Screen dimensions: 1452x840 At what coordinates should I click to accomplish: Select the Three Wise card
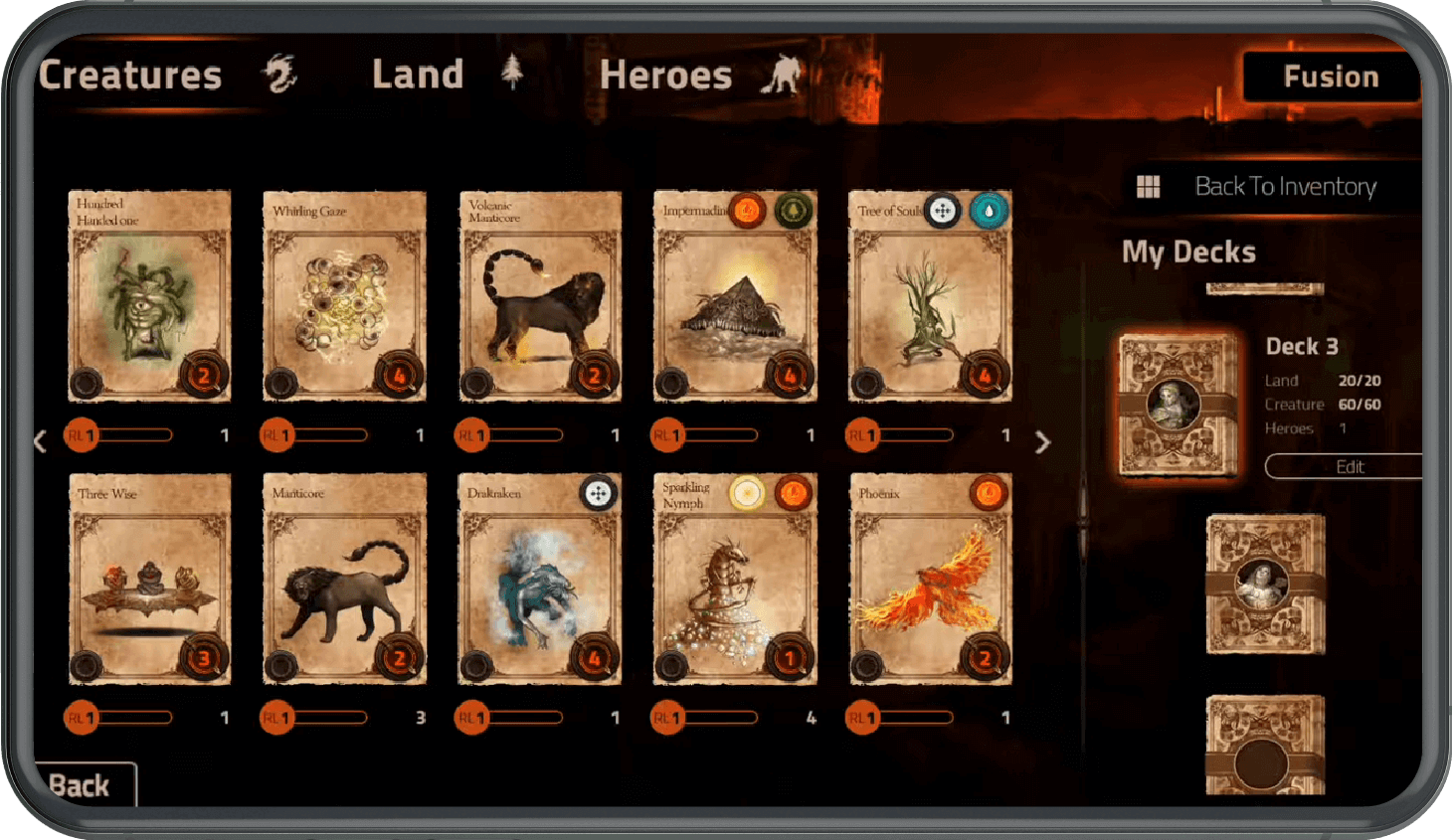pyautogui.click(x=149, y=580)
